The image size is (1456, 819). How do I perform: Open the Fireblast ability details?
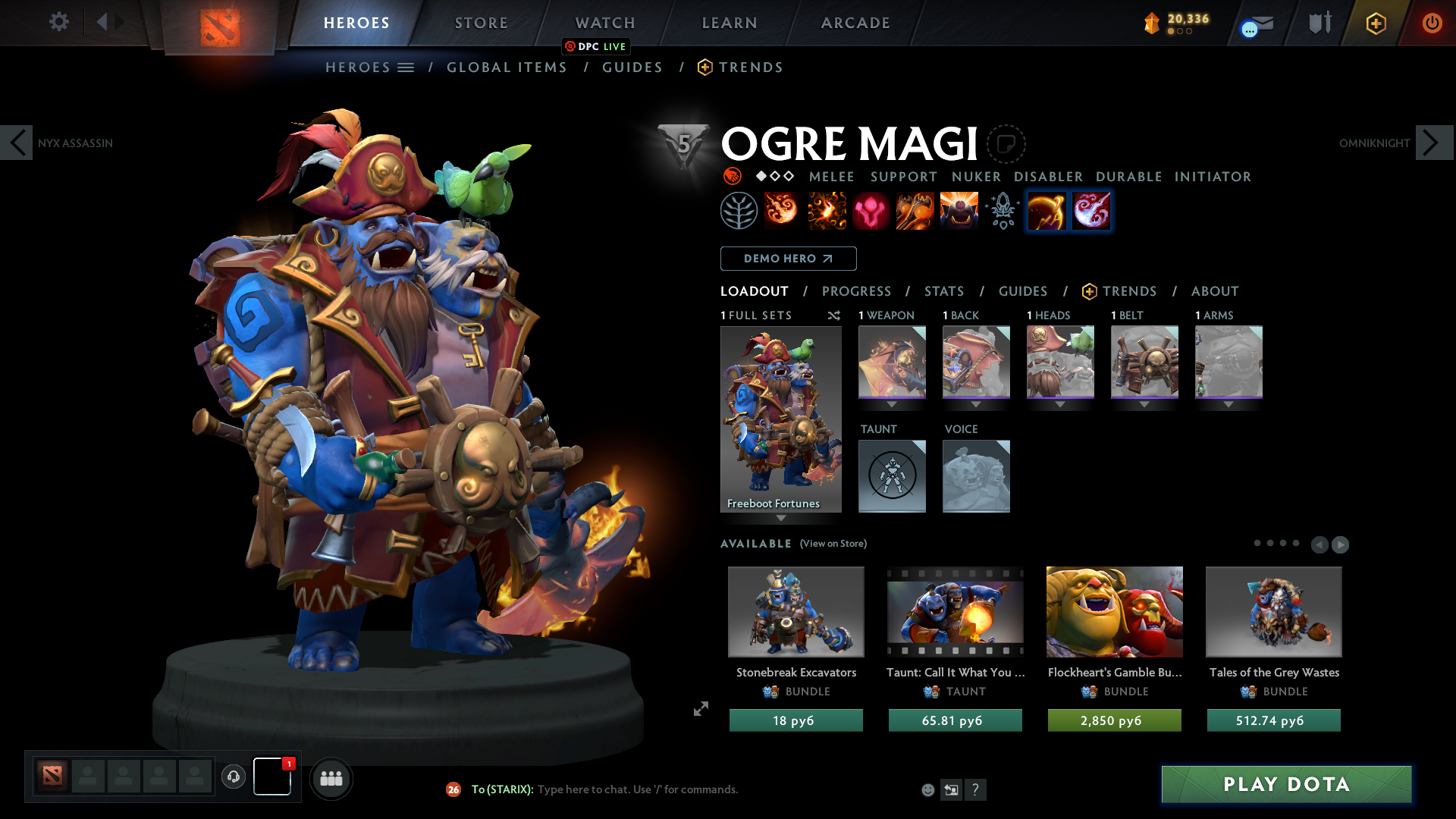[782, 210]
